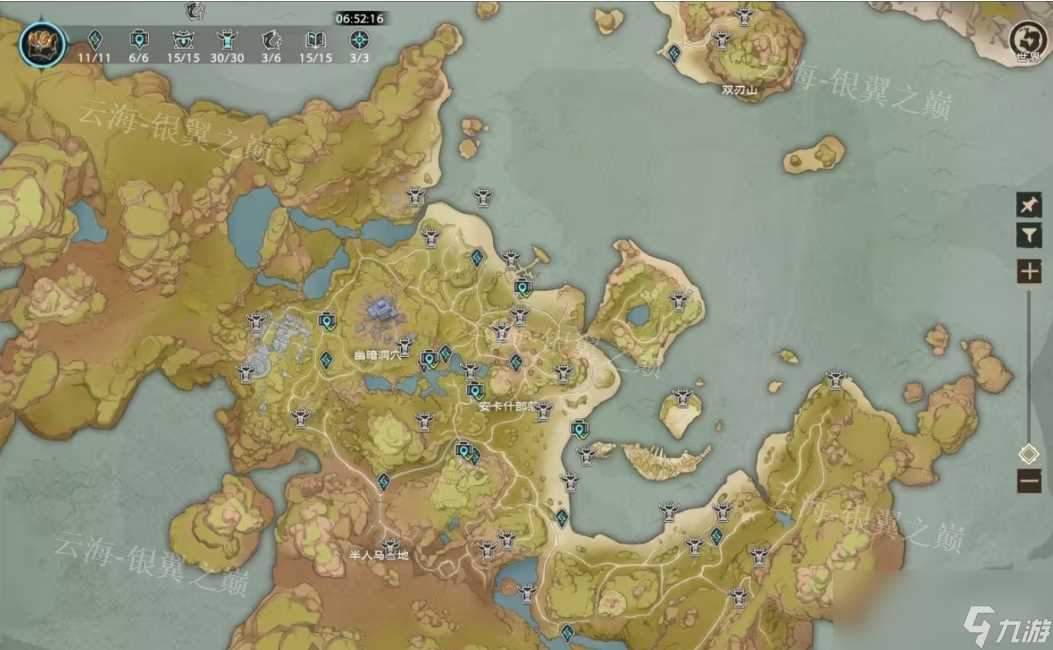
Task: Select the open book counter showing 15/15
Action: [315, 41]
